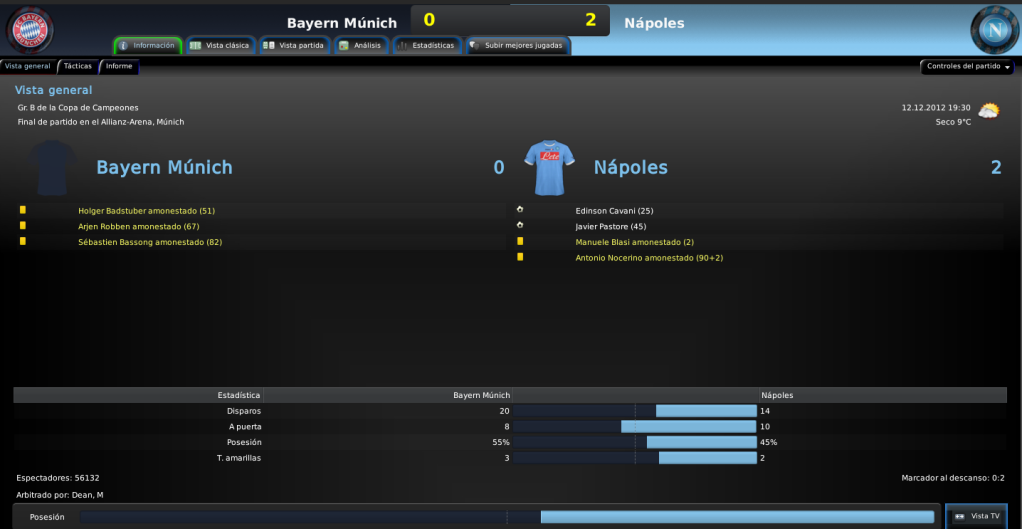Open Holger Badstuber's player profile
This screenshot has width=1022, height=529.
pyautogui.click(x=146, y=211)
